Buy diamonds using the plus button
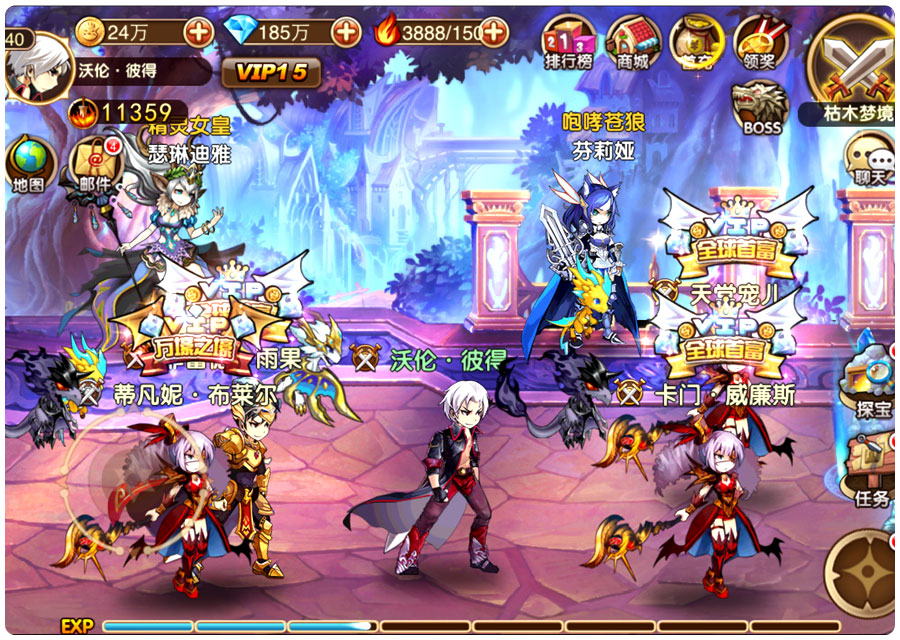 345,32
